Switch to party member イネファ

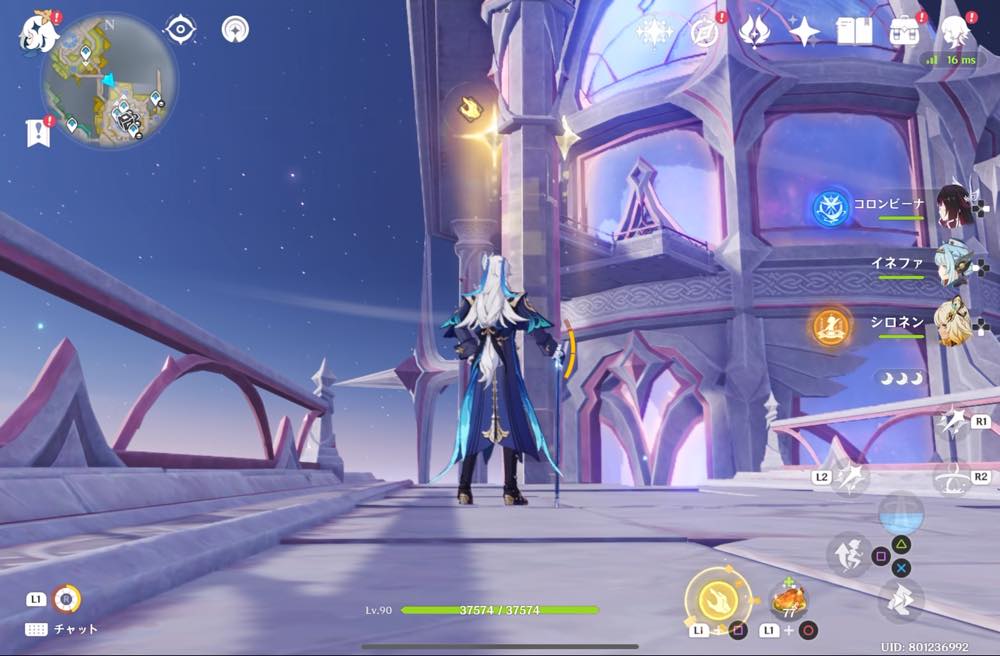tap(954, 265)
